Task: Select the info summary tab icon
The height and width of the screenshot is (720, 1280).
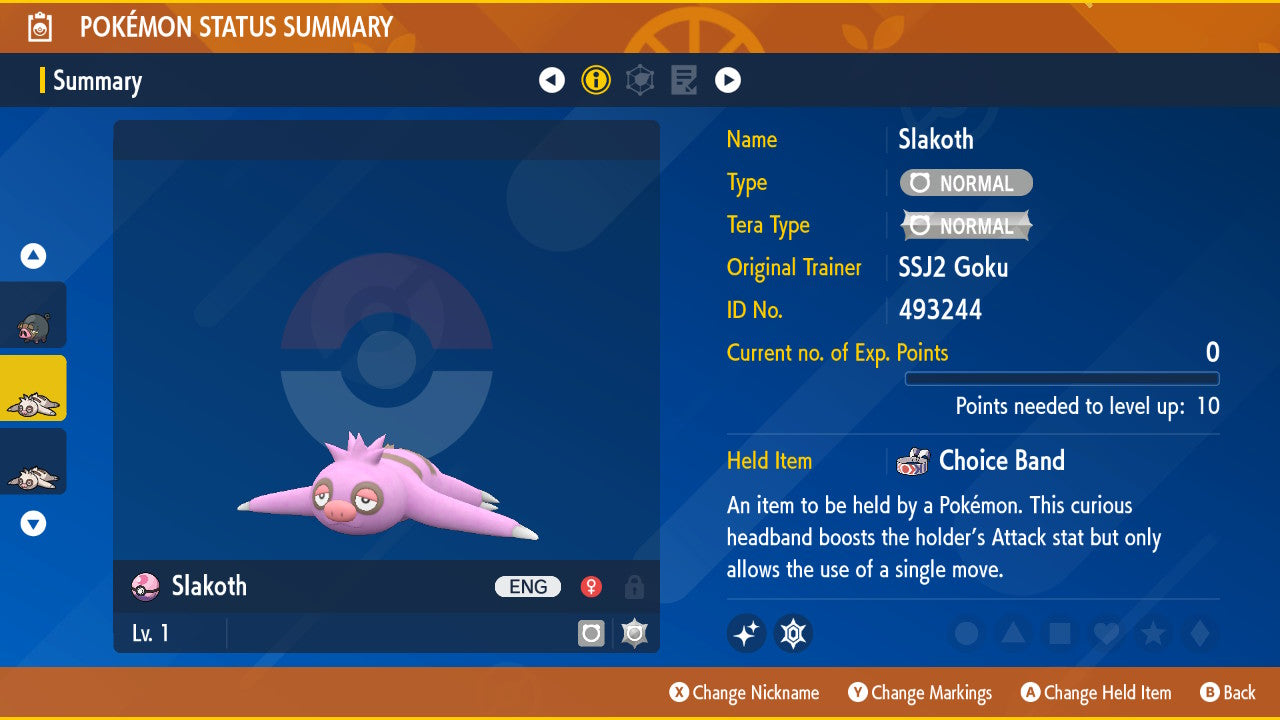Action: (x=596, y=80)
